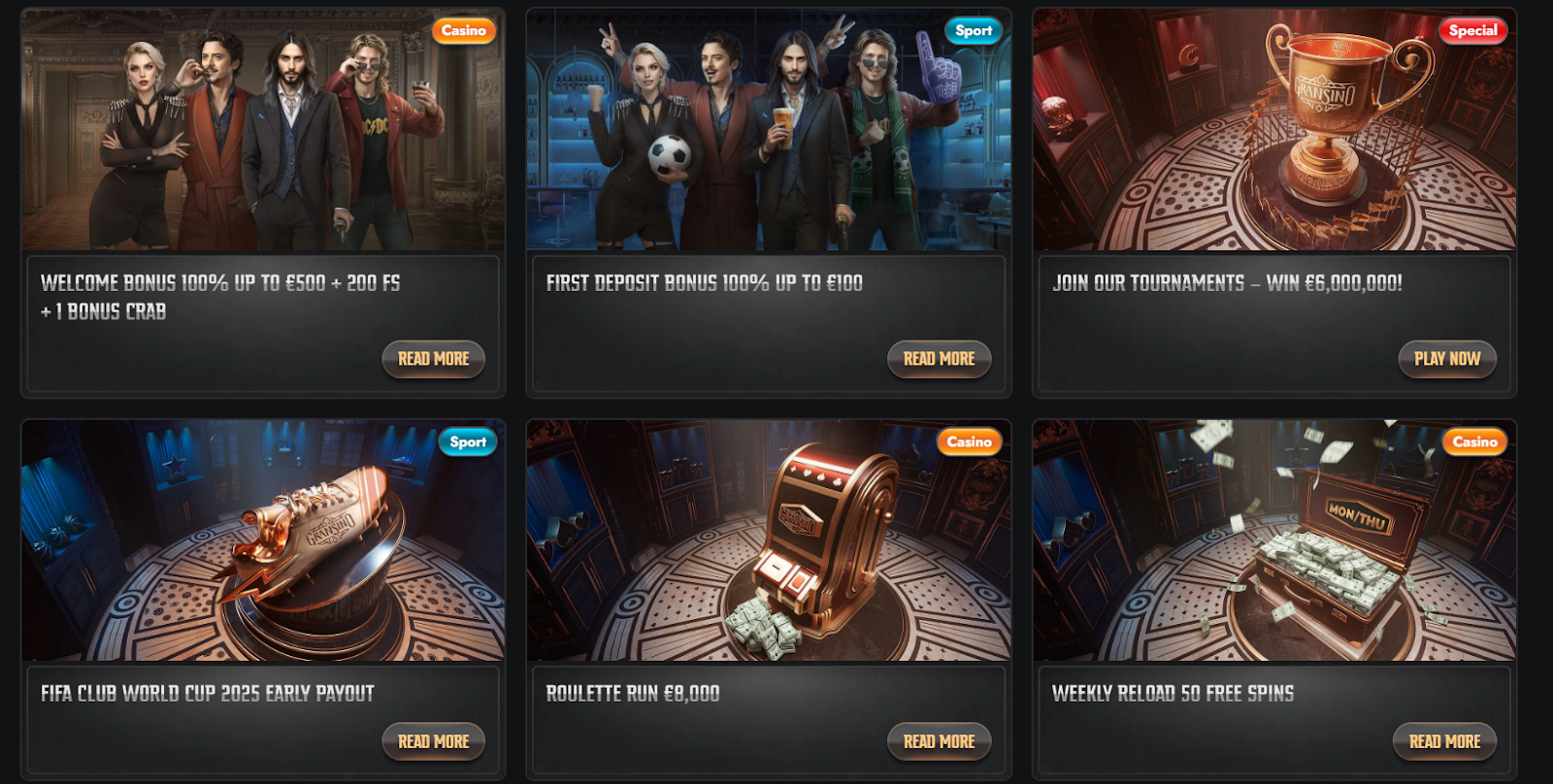Click the Welcome Bonus 100% headline text
The height and width of the screenshot is (784, 1553).
pos(219,284)
